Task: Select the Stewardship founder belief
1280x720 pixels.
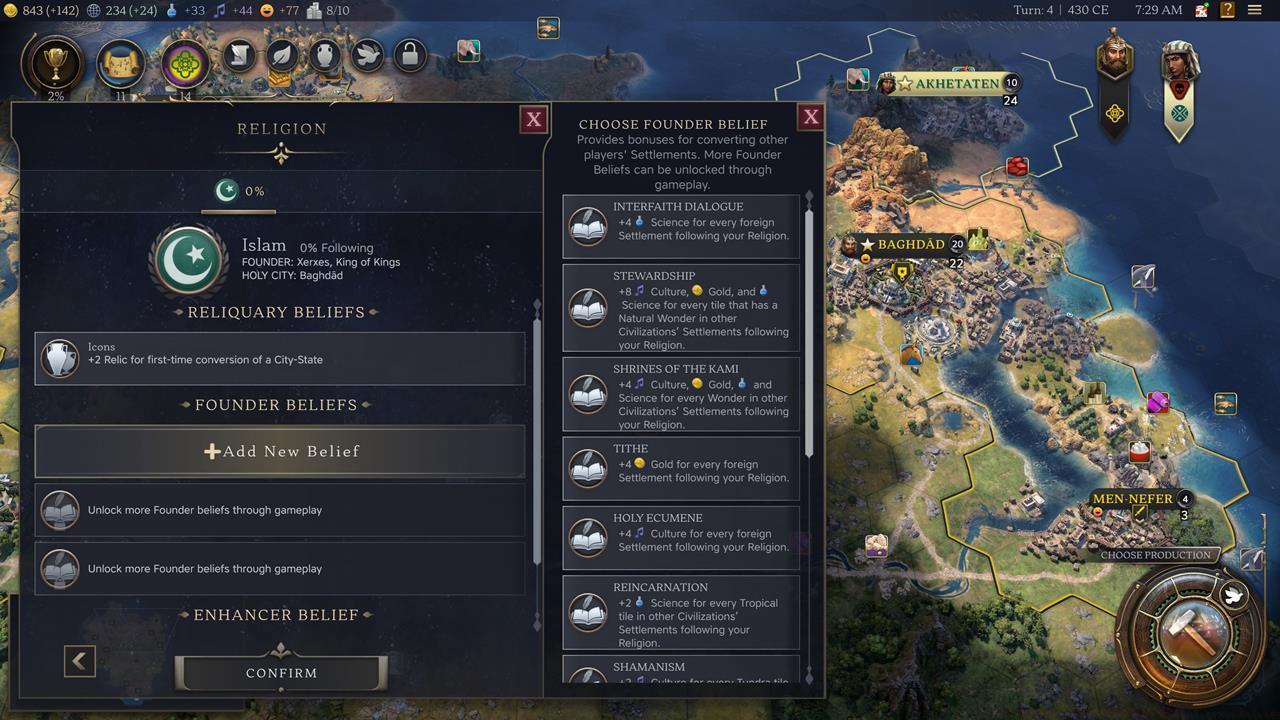Action: point(681,308)
